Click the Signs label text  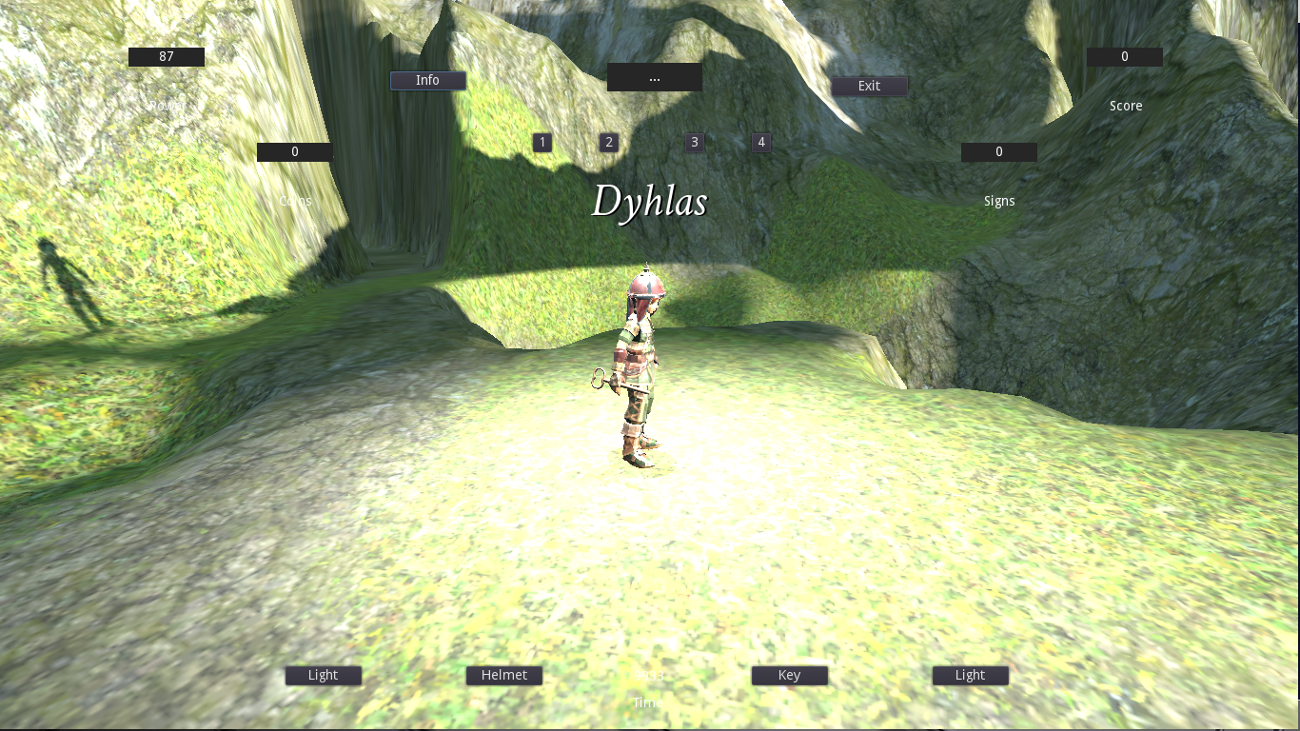[x=999, y=200]
